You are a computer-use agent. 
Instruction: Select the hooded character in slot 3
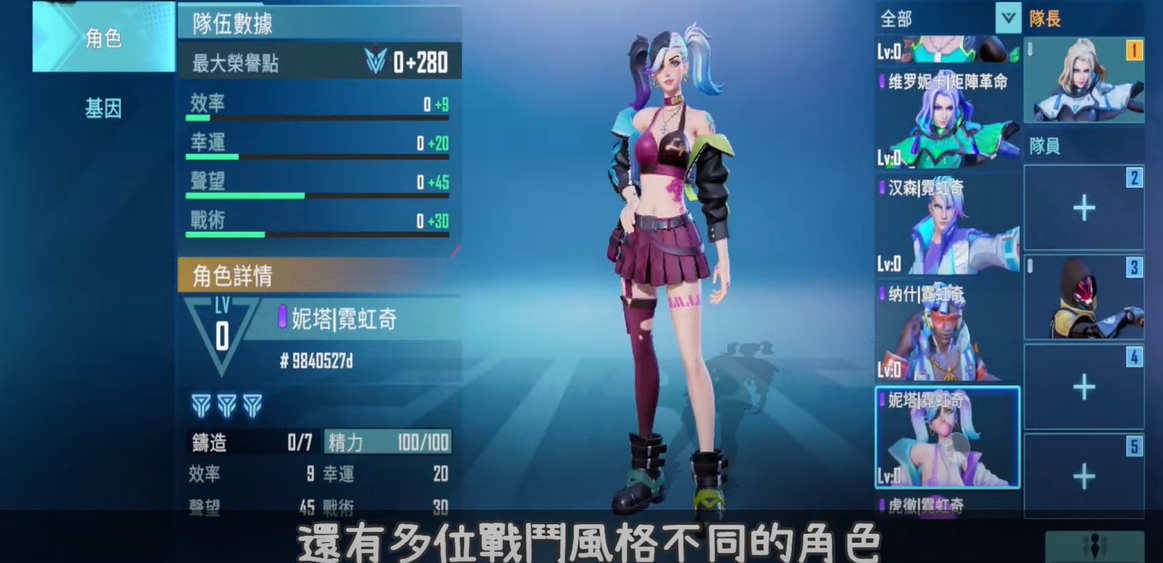1084,297
